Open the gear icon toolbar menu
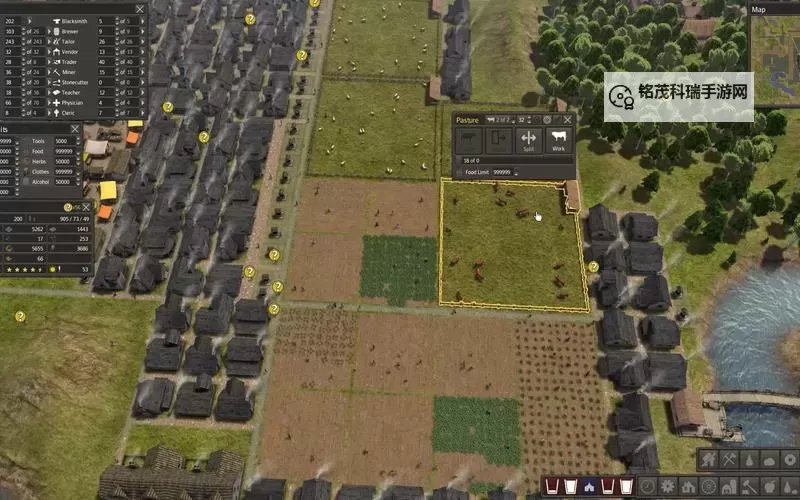 [x=668, y=486]
